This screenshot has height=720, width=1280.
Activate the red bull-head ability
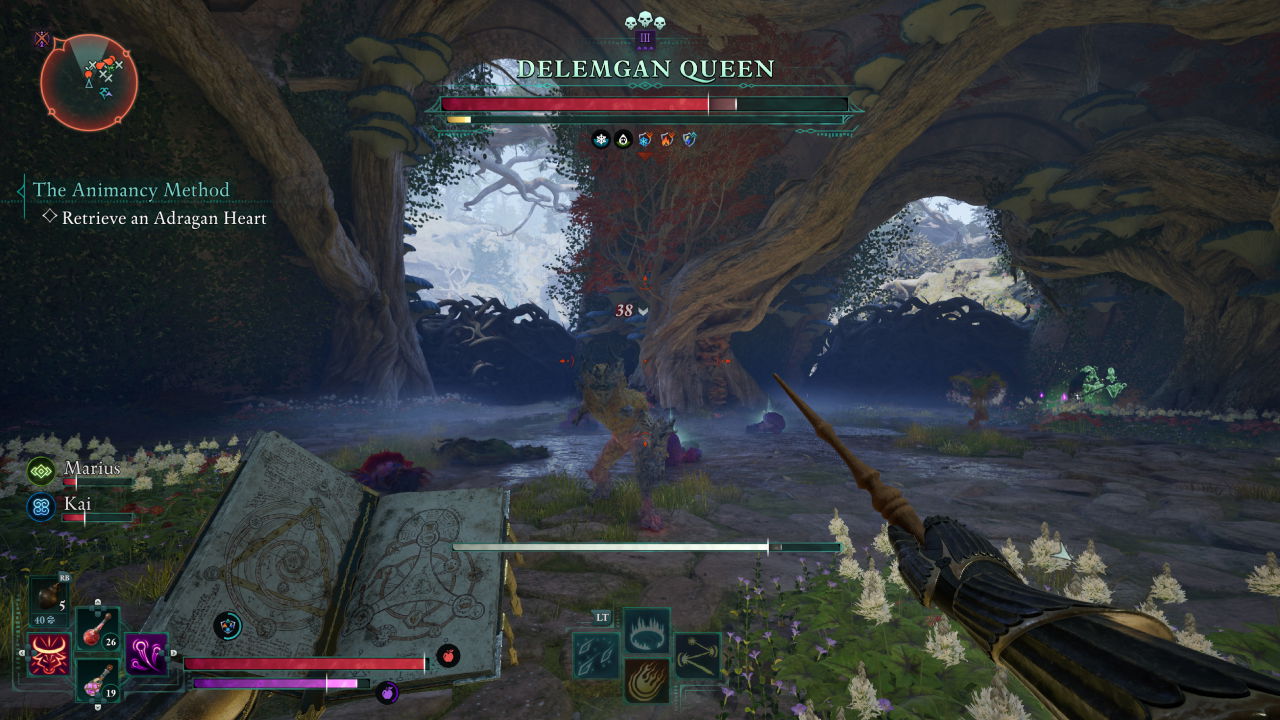pos(49,655)
